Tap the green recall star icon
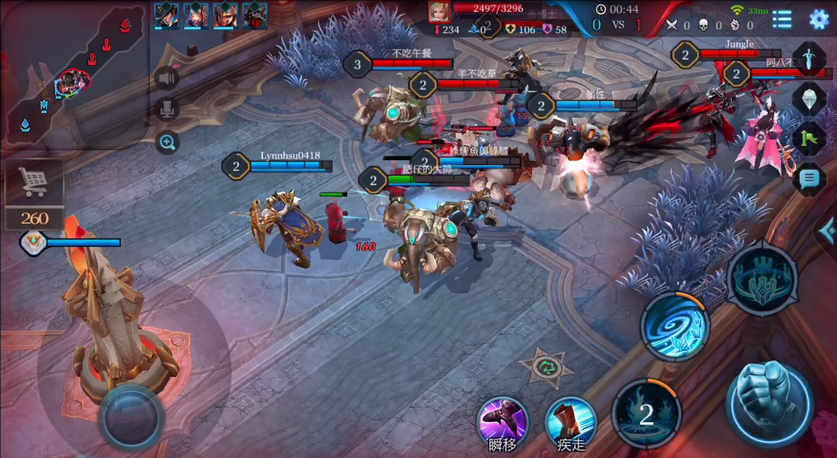The height and width of the screenshot is (458, 837). (546, 367)
